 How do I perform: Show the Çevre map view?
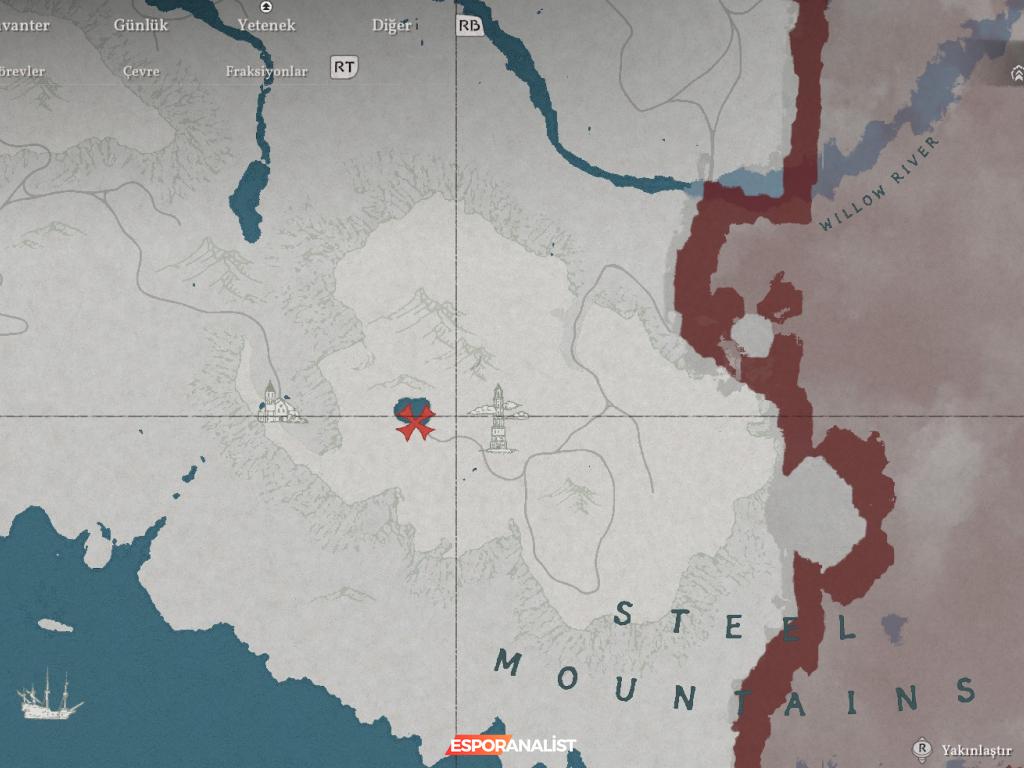point(141,71)
